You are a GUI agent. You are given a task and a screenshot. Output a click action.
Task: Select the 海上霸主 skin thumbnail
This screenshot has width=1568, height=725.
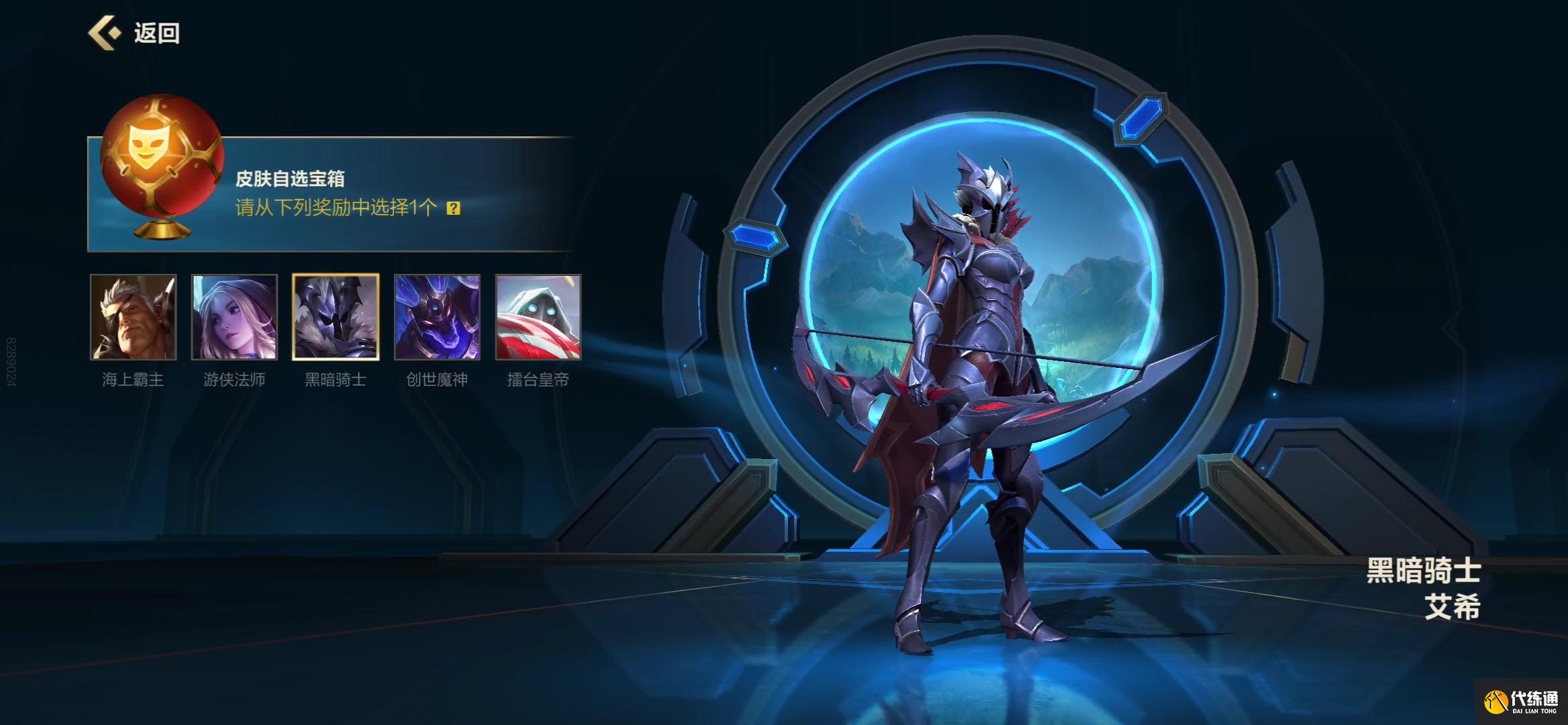134,317
